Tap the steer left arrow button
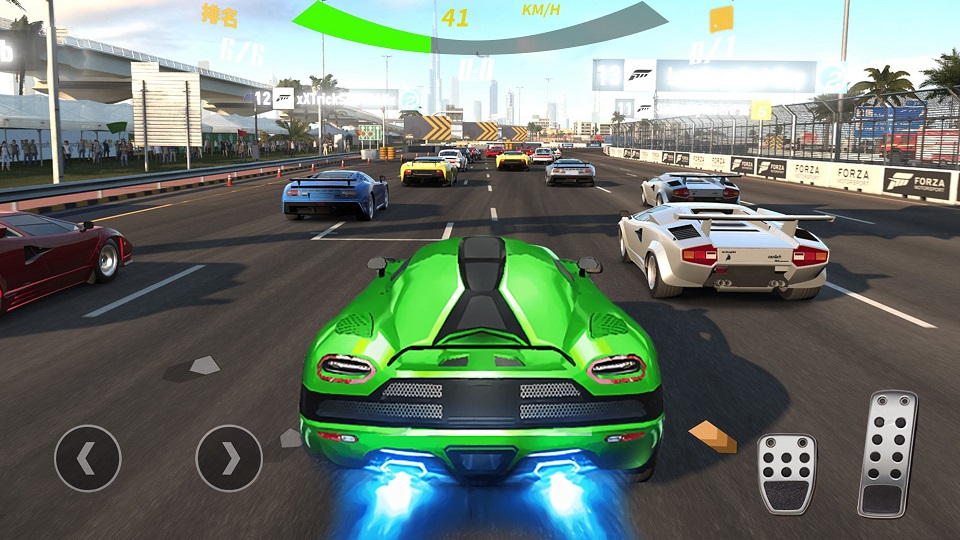 pos(88,459)
